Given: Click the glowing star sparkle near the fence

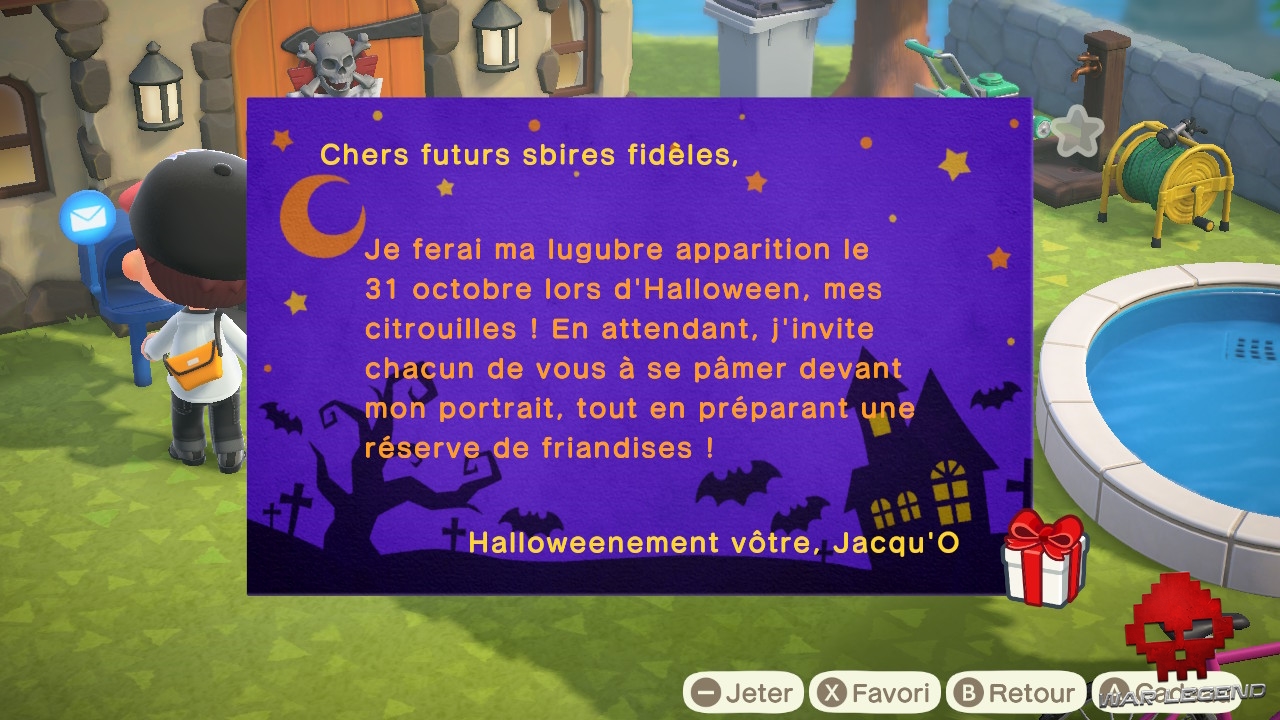Looking at the screenshot, I should click(x=1078, y=128).
